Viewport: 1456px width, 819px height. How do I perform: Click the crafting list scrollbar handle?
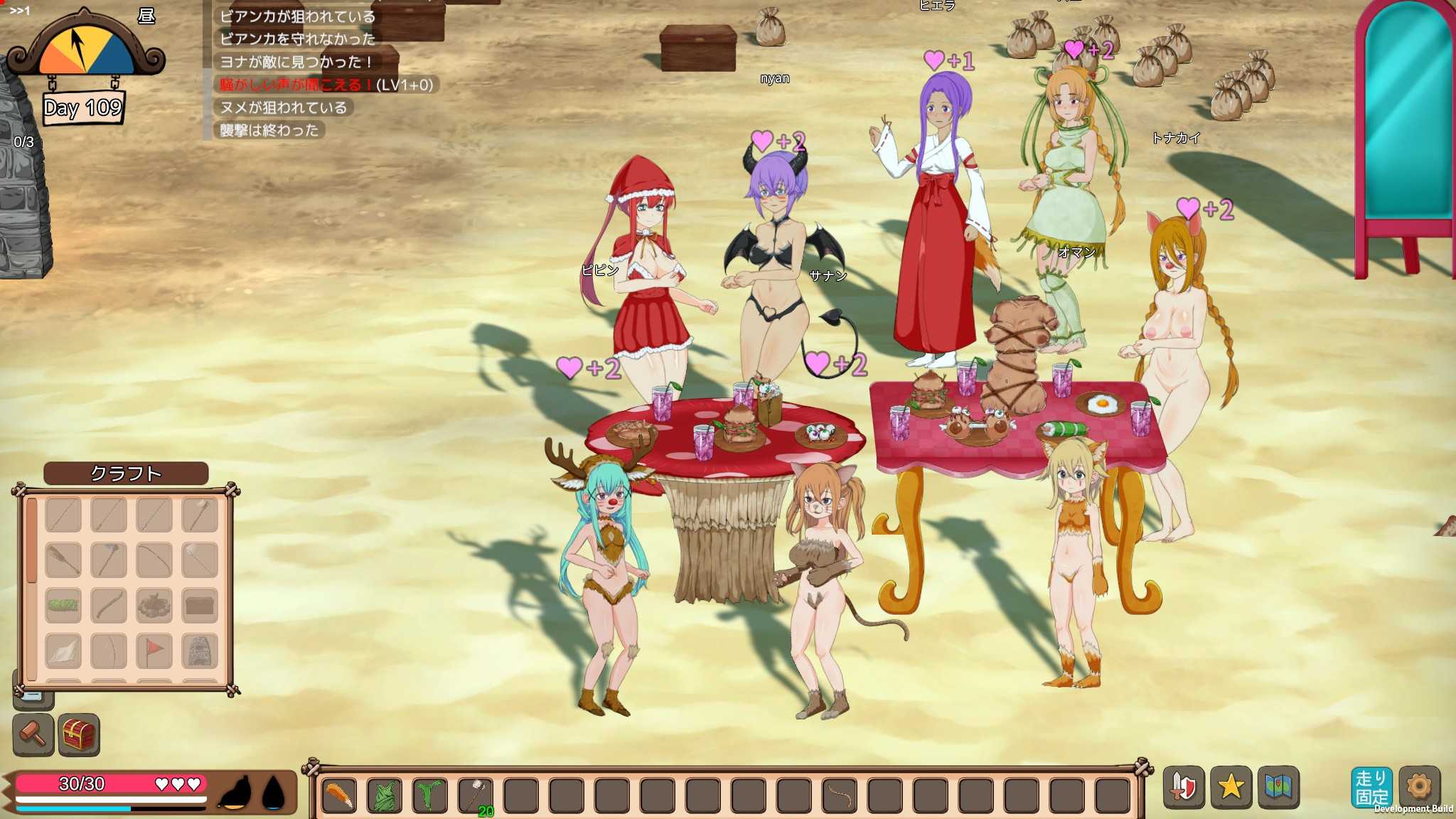[x=32, y=540]
